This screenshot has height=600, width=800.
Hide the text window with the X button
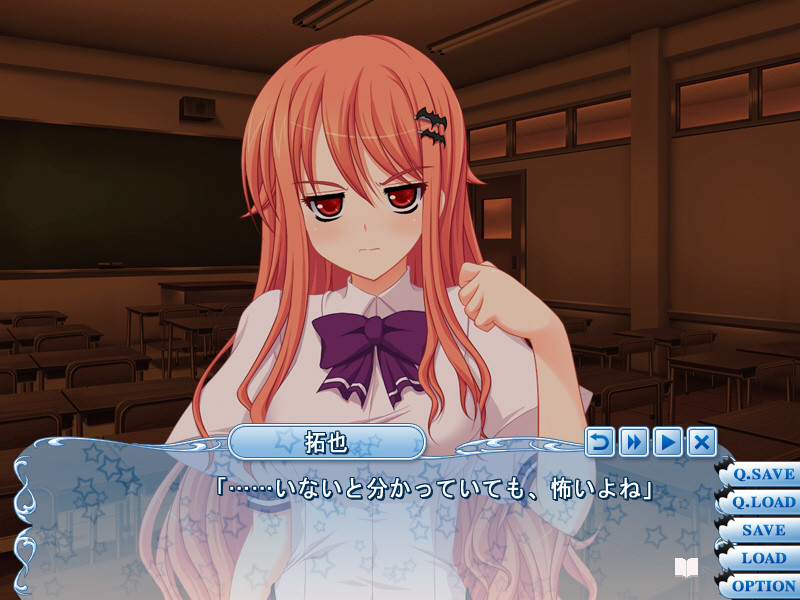point(702,441)
